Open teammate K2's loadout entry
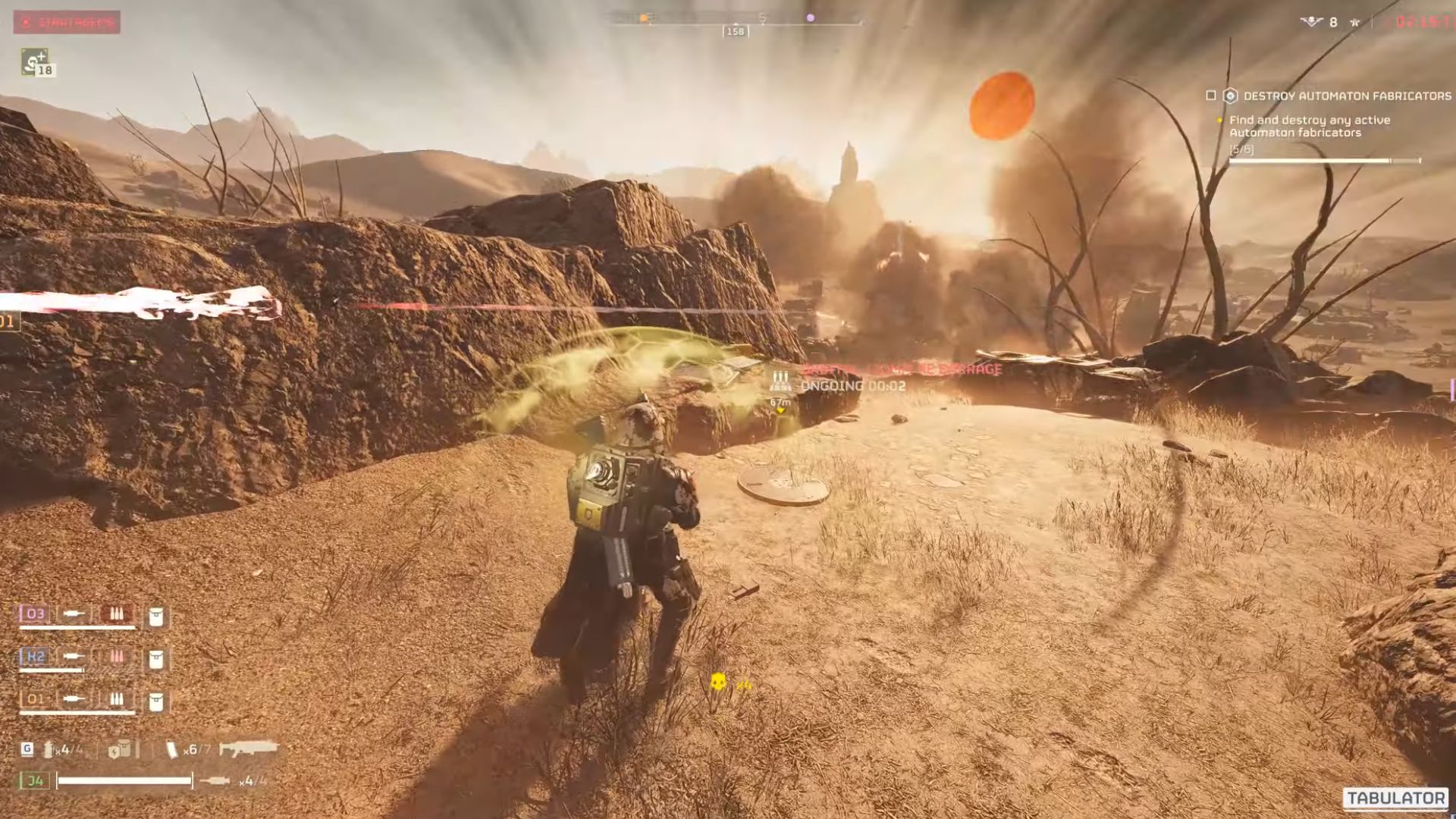Screen dimensions: 1456x819 tap(33, 657)
